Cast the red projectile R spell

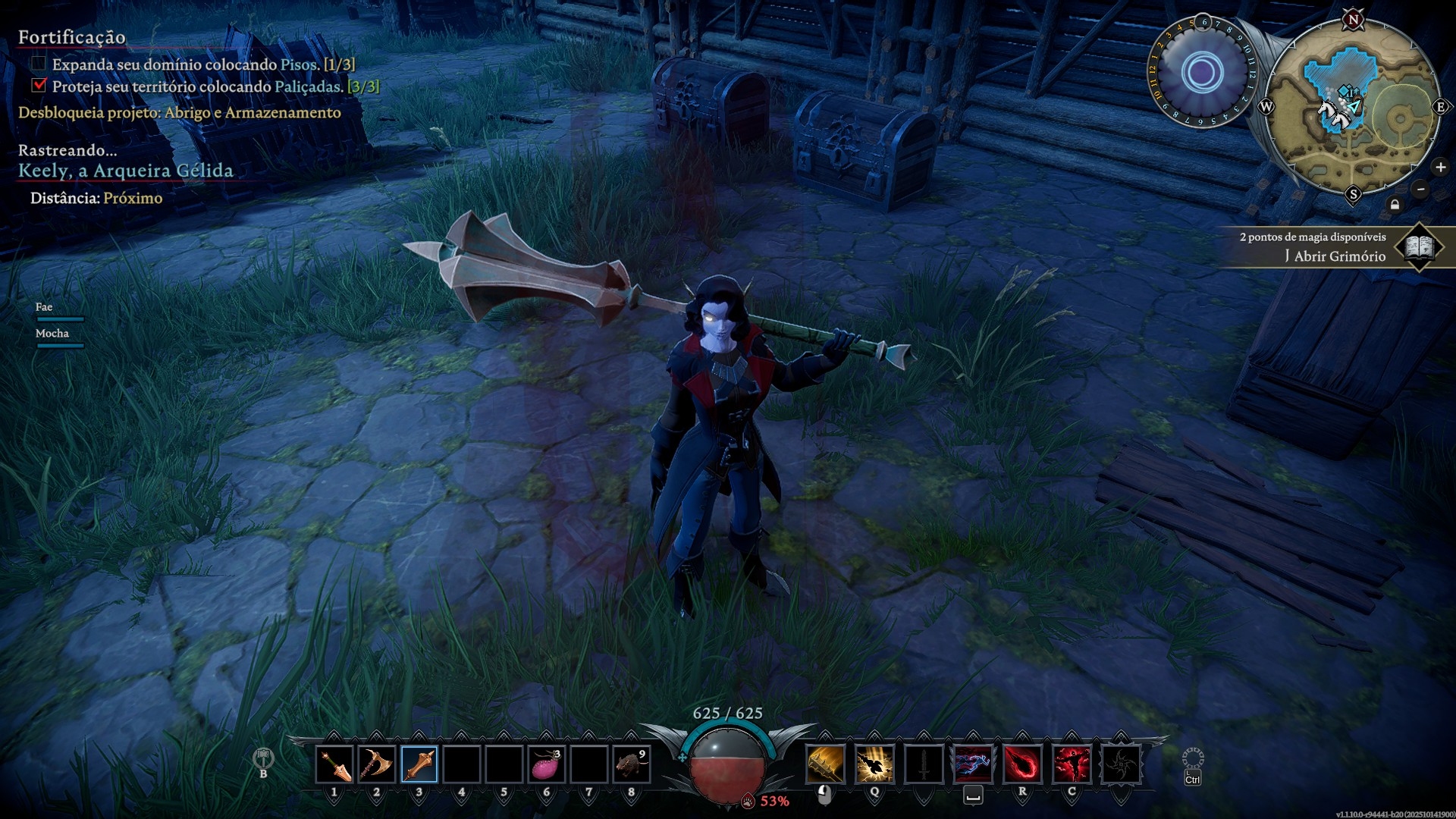1022,764
